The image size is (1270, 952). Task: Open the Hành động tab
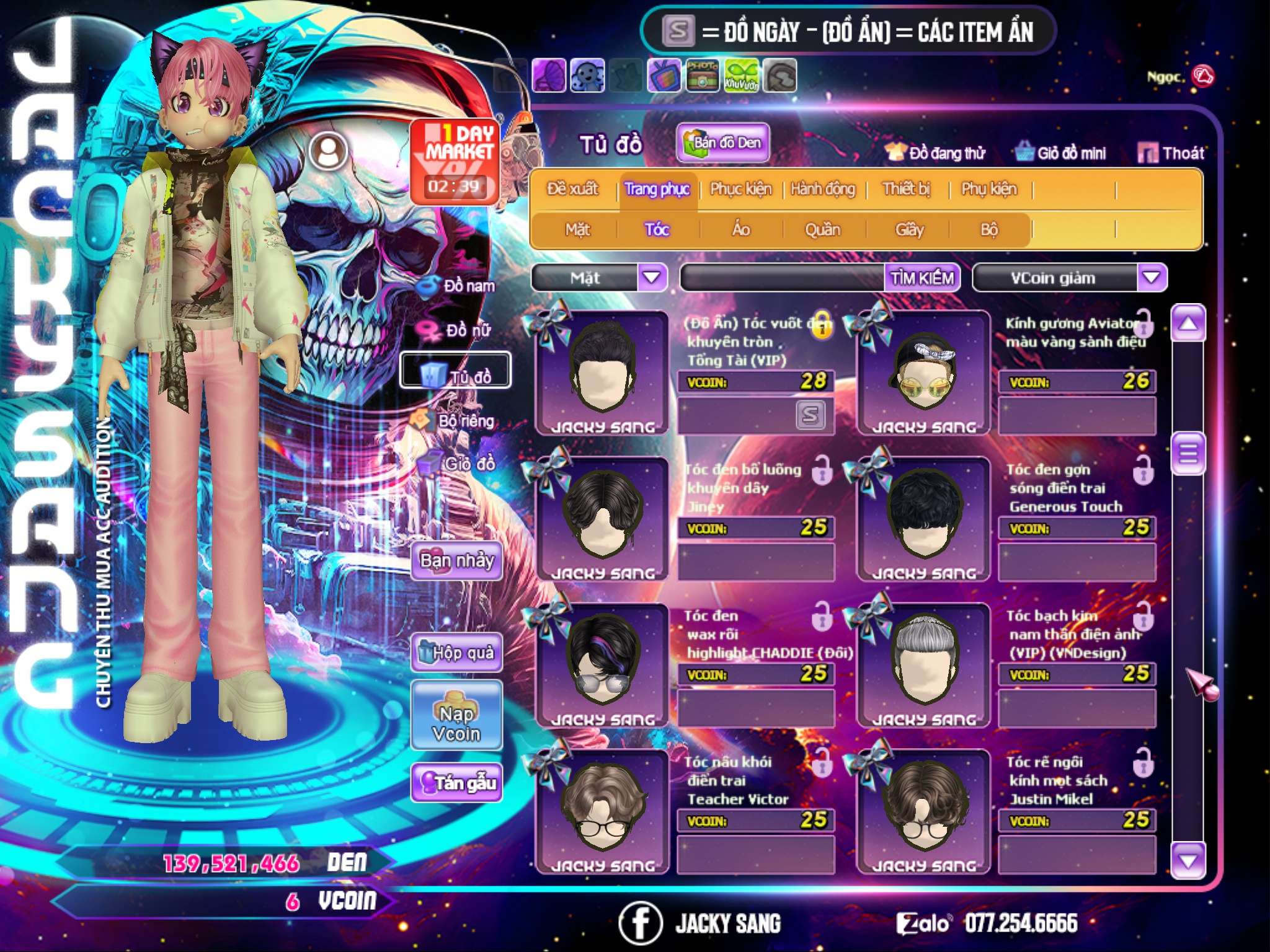[823, 189]
